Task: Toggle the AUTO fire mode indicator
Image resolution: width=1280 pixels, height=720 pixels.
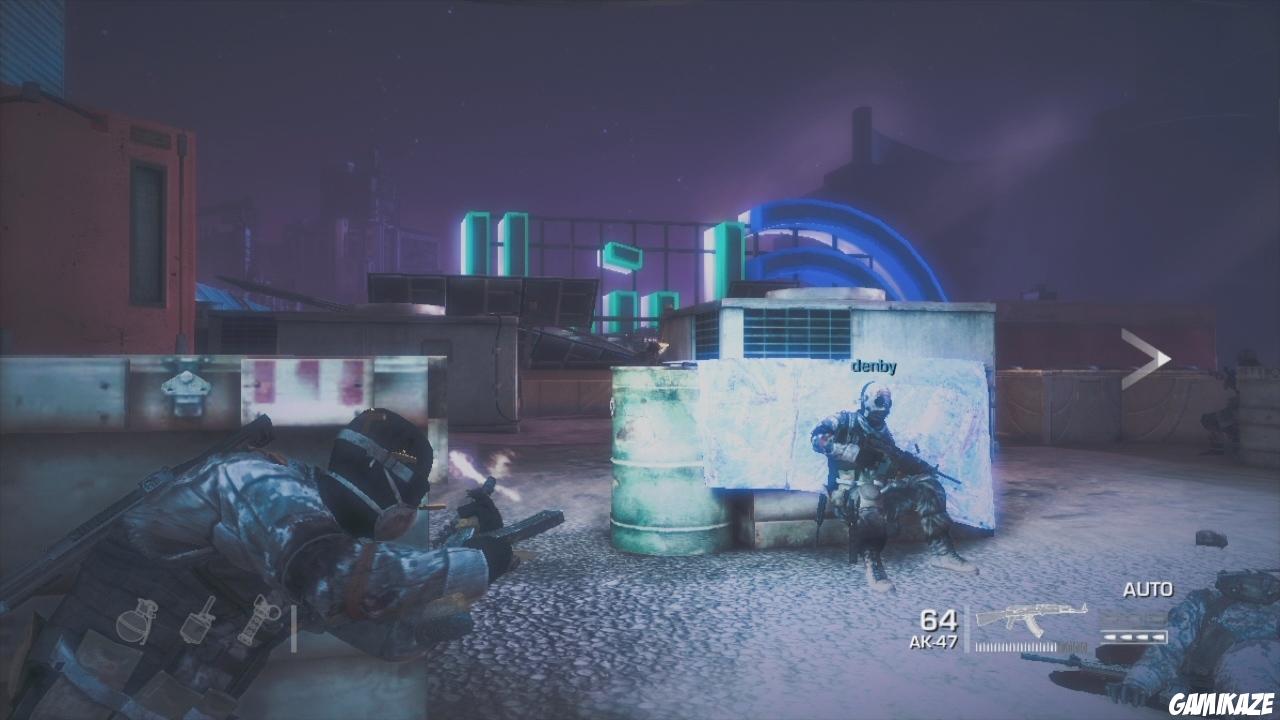Action: [x=1148, y=589]
